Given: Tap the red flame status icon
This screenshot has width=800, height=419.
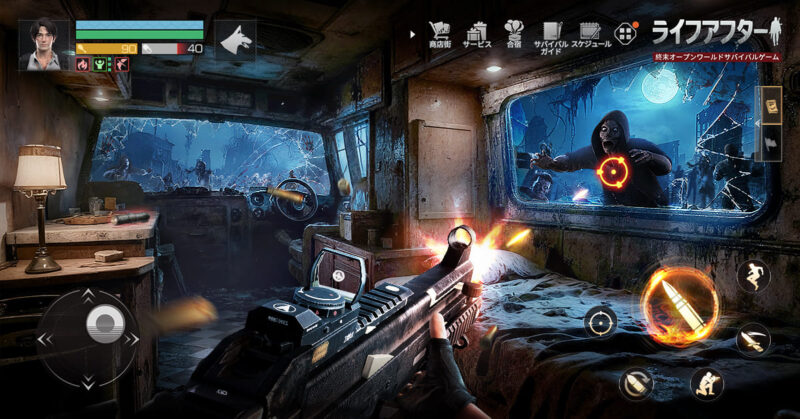Looking at the screenshot, I should point(83,64).
